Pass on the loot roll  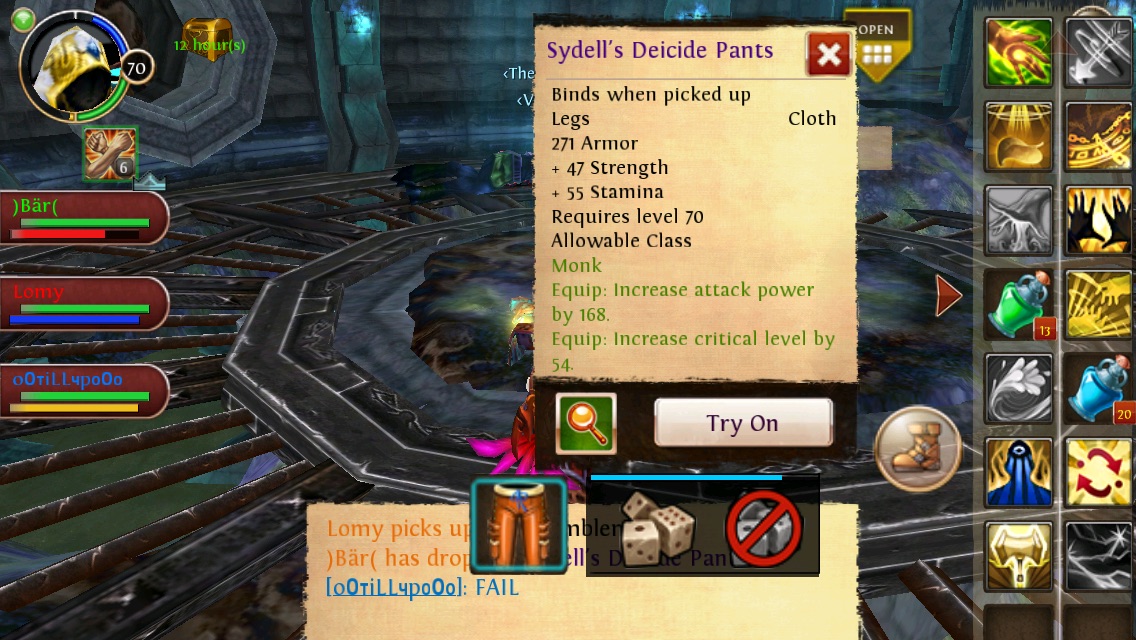coord(764,528)
